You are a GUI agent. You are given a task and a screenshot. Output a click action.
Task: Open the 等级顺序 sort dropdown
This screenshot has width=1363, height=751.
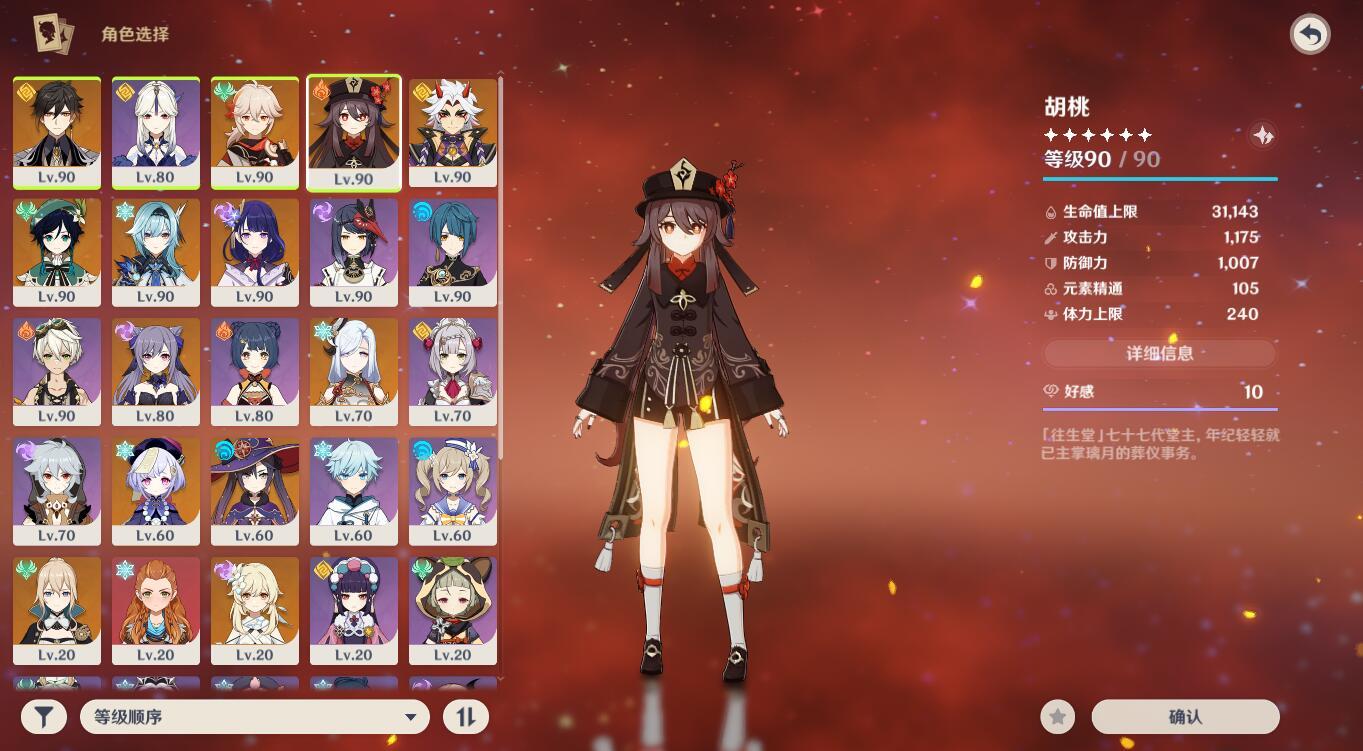255,716
